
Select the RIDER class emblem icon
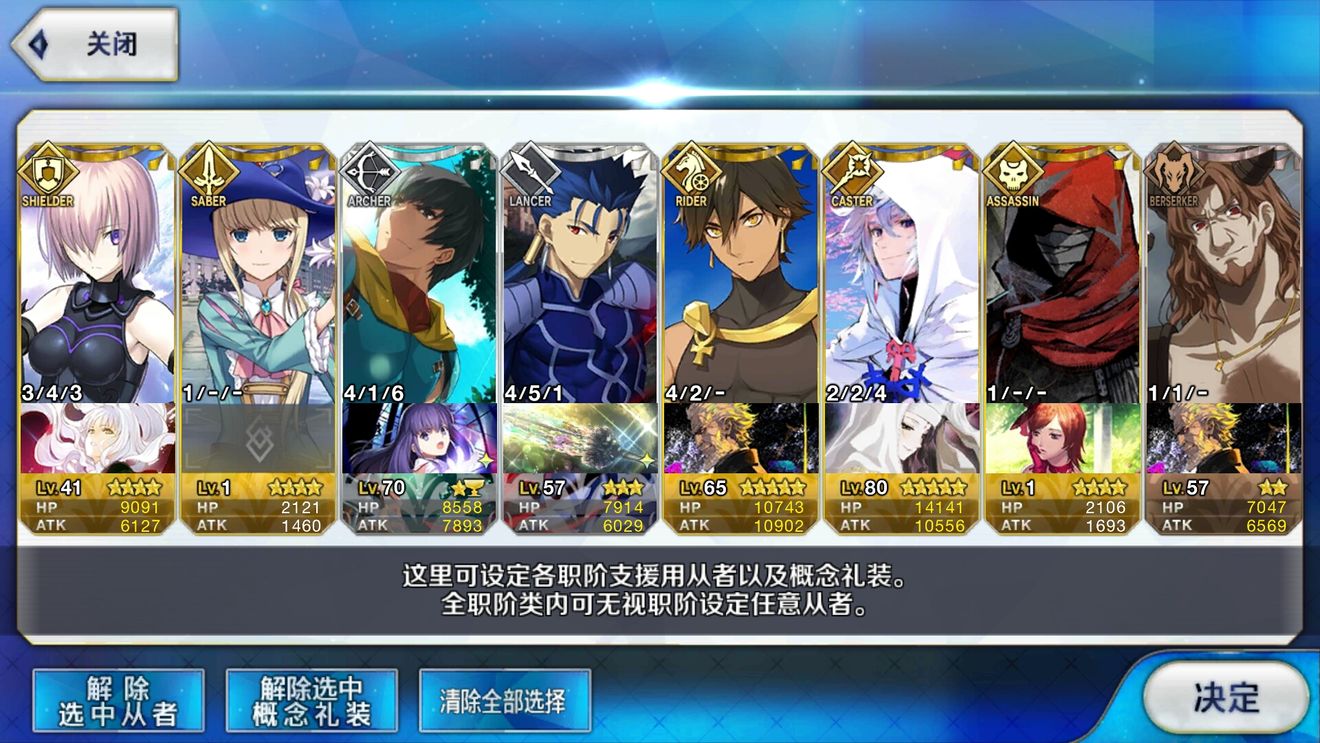(x=691, y=170)
